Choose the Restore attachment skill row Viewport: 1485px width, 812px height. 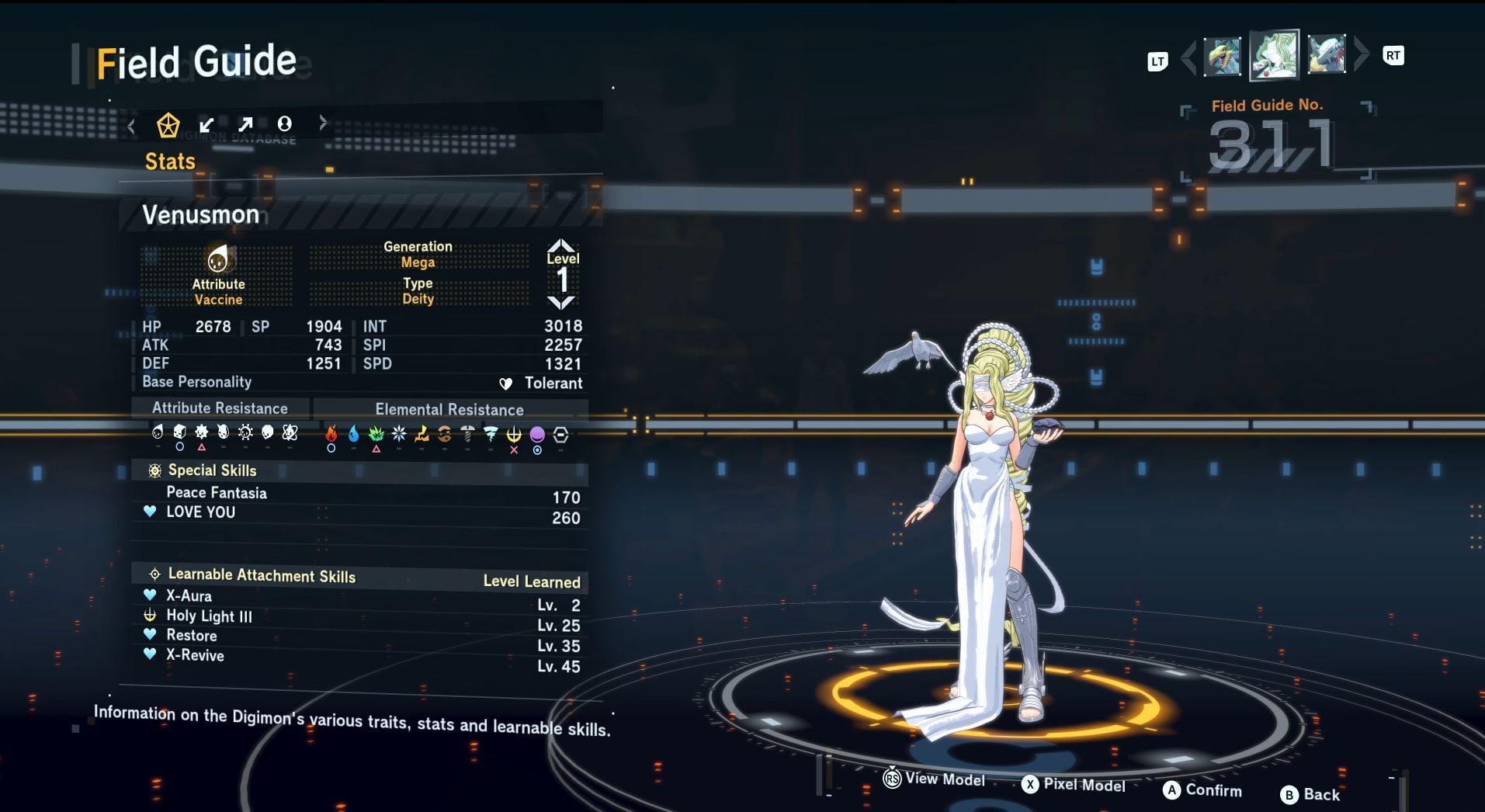pos(192,636)
